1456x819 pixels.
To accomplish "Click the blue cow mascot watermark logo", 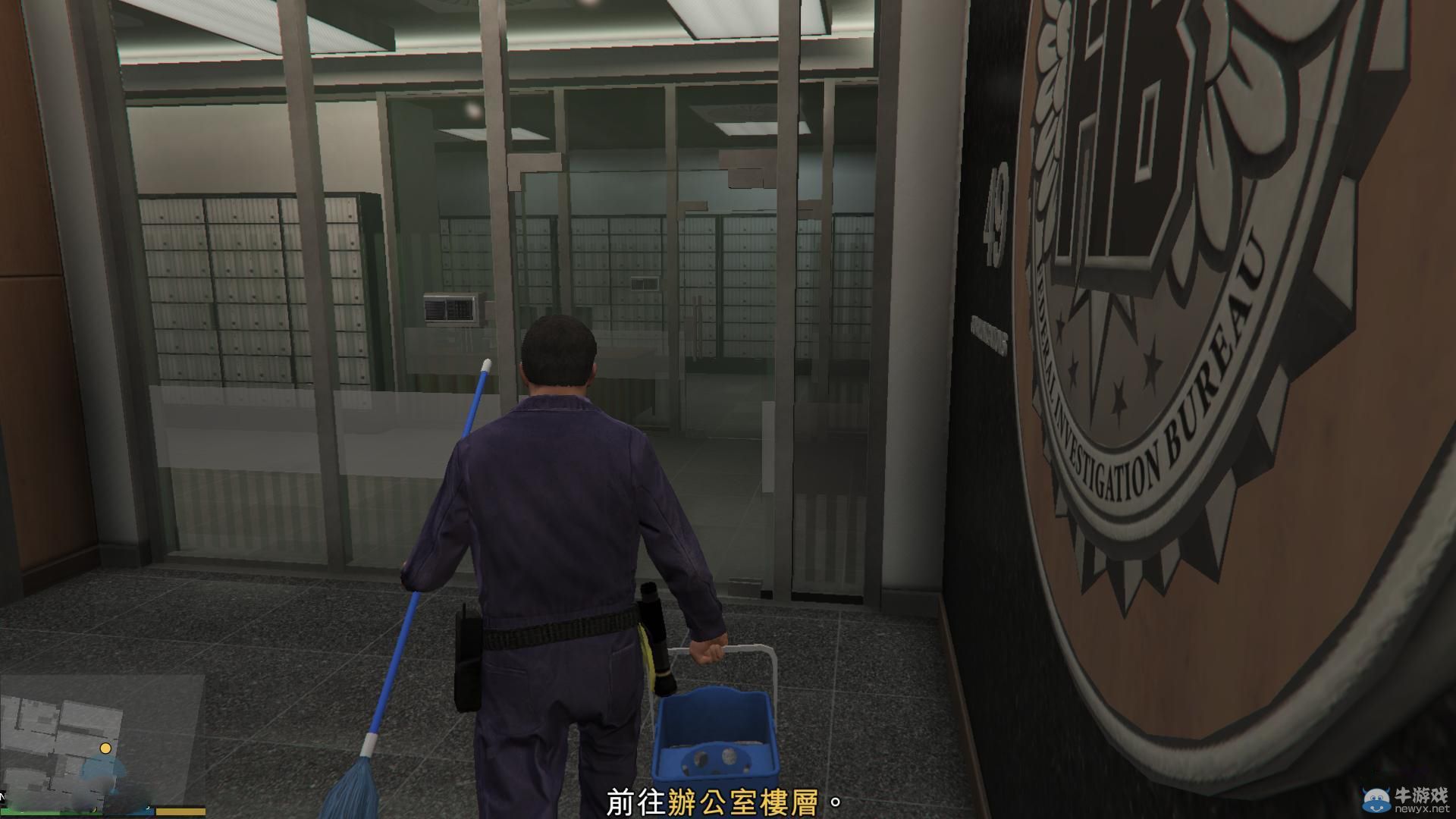I will pos(1376,800).
